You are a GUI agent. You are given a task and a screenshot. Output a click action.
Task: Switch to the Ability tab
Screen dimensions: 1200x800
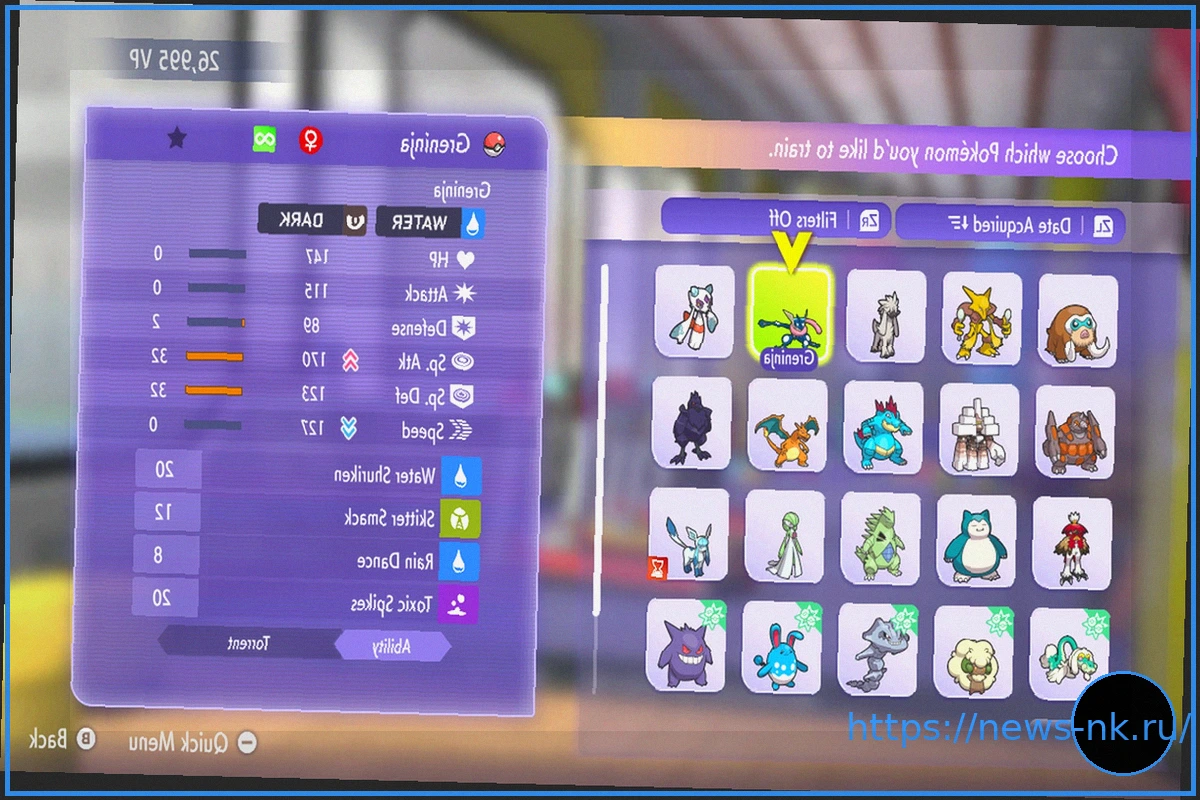pyautogui.click(x=392, y=647)
